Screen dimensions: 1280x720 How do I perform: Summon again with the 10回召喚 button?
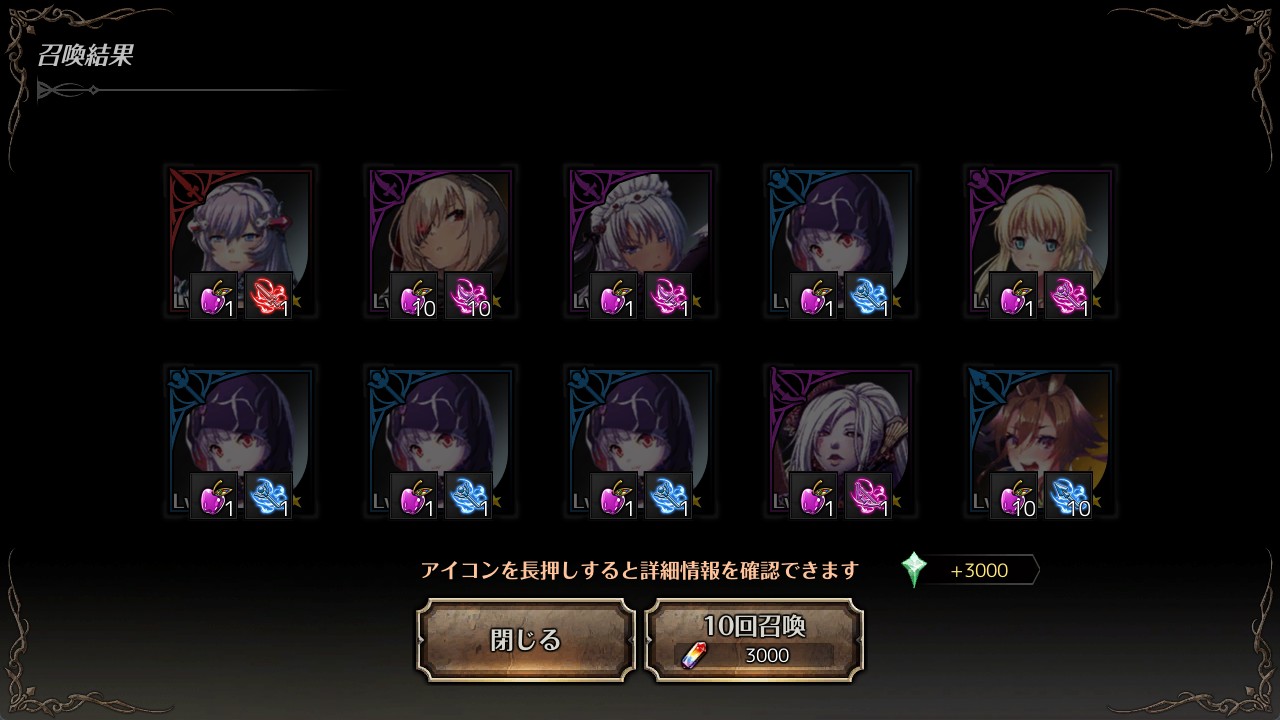tap(754, 640)
